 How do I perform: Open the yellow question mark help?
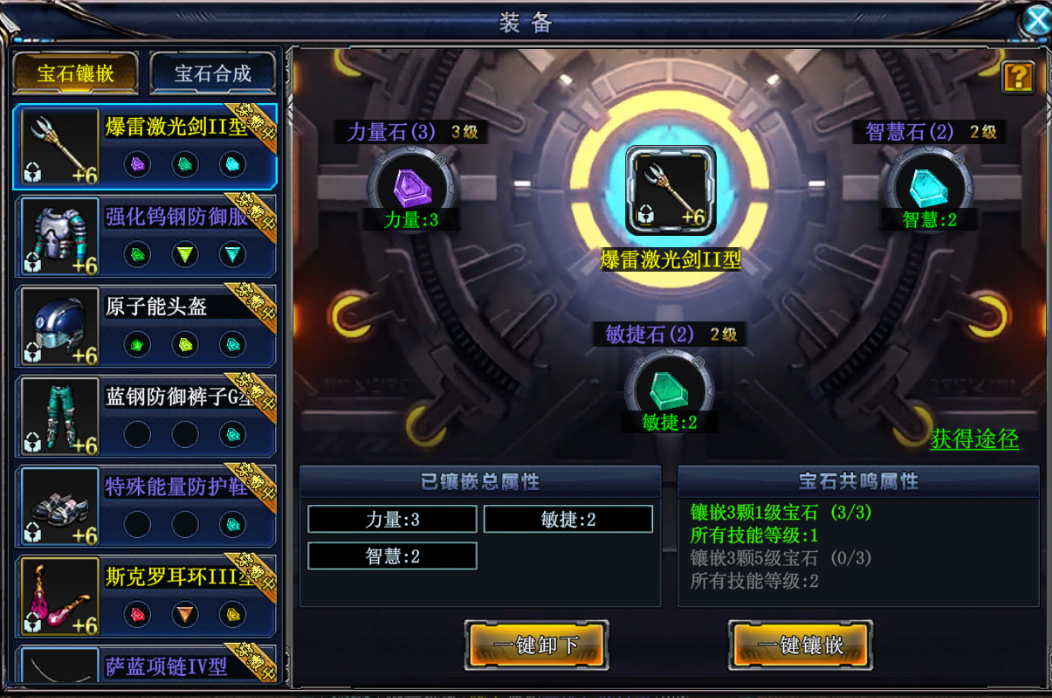(x=1017, y=77)
